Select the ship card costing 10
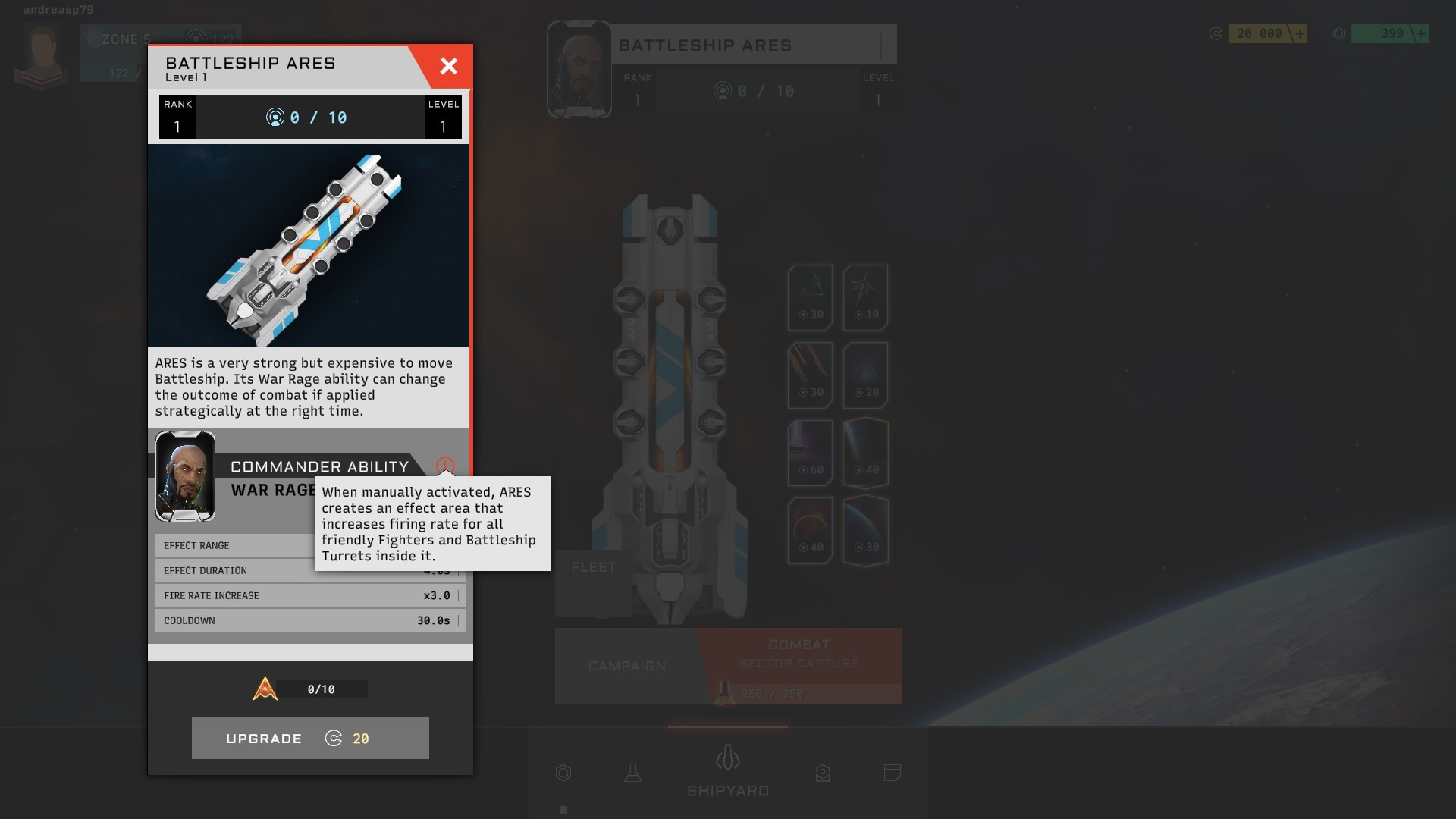 pyautogui.click(x=865, y=297)
